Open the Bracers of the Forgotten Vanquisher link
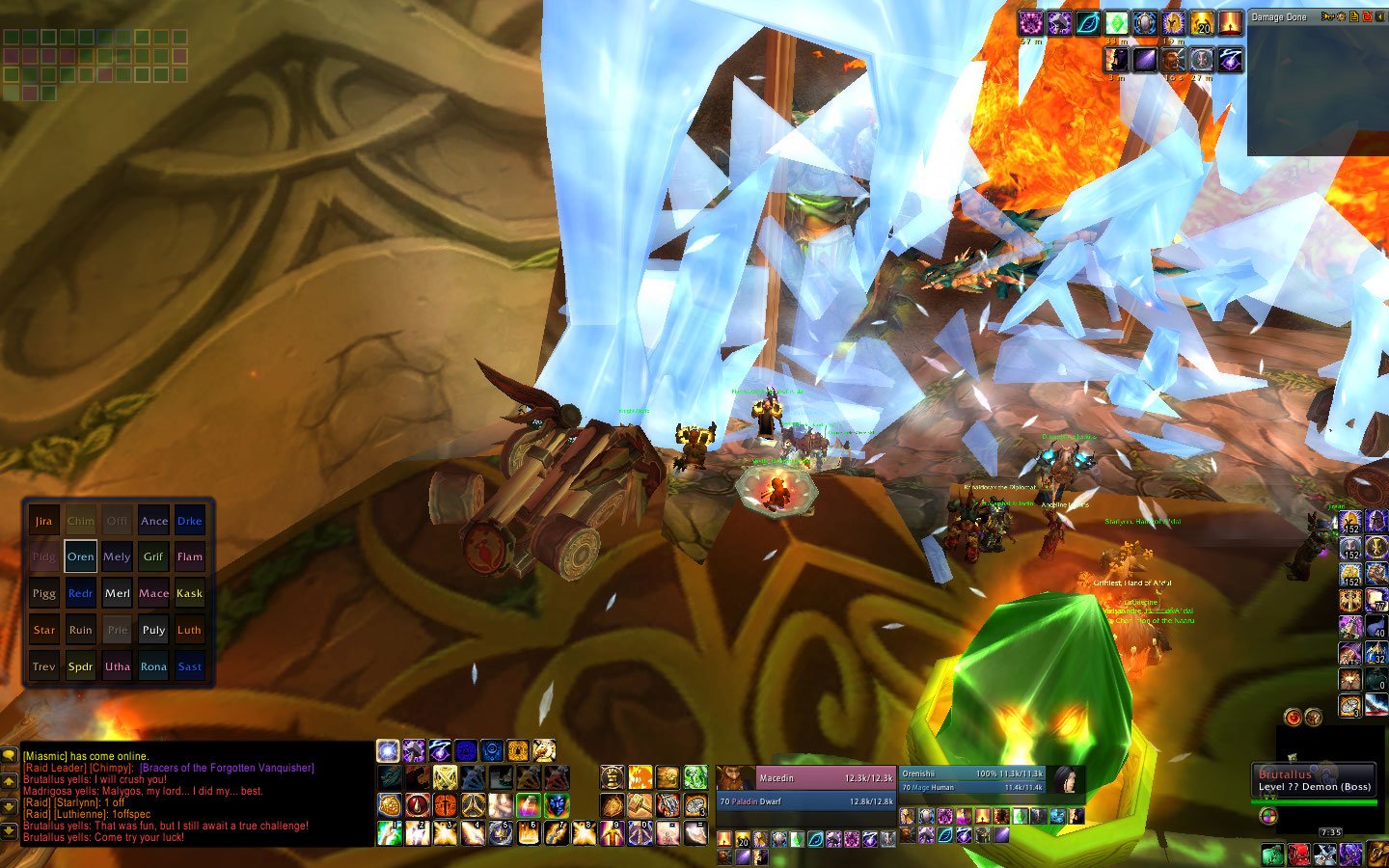 [227, 768]
